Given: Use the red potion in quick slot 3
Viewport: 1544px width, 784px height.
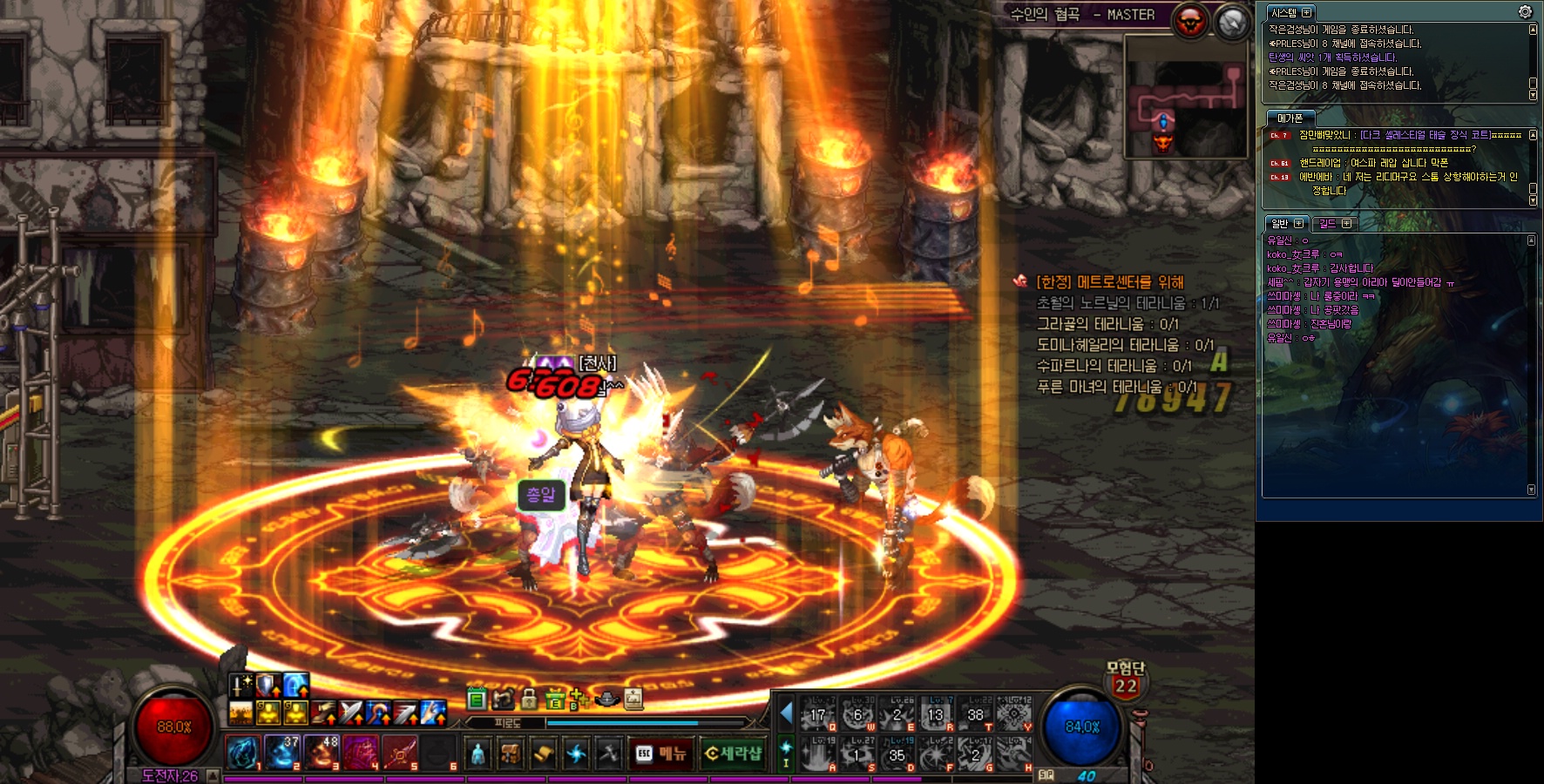Looking at the screenshot, I should pyautogui.click(x=322, y=753).
